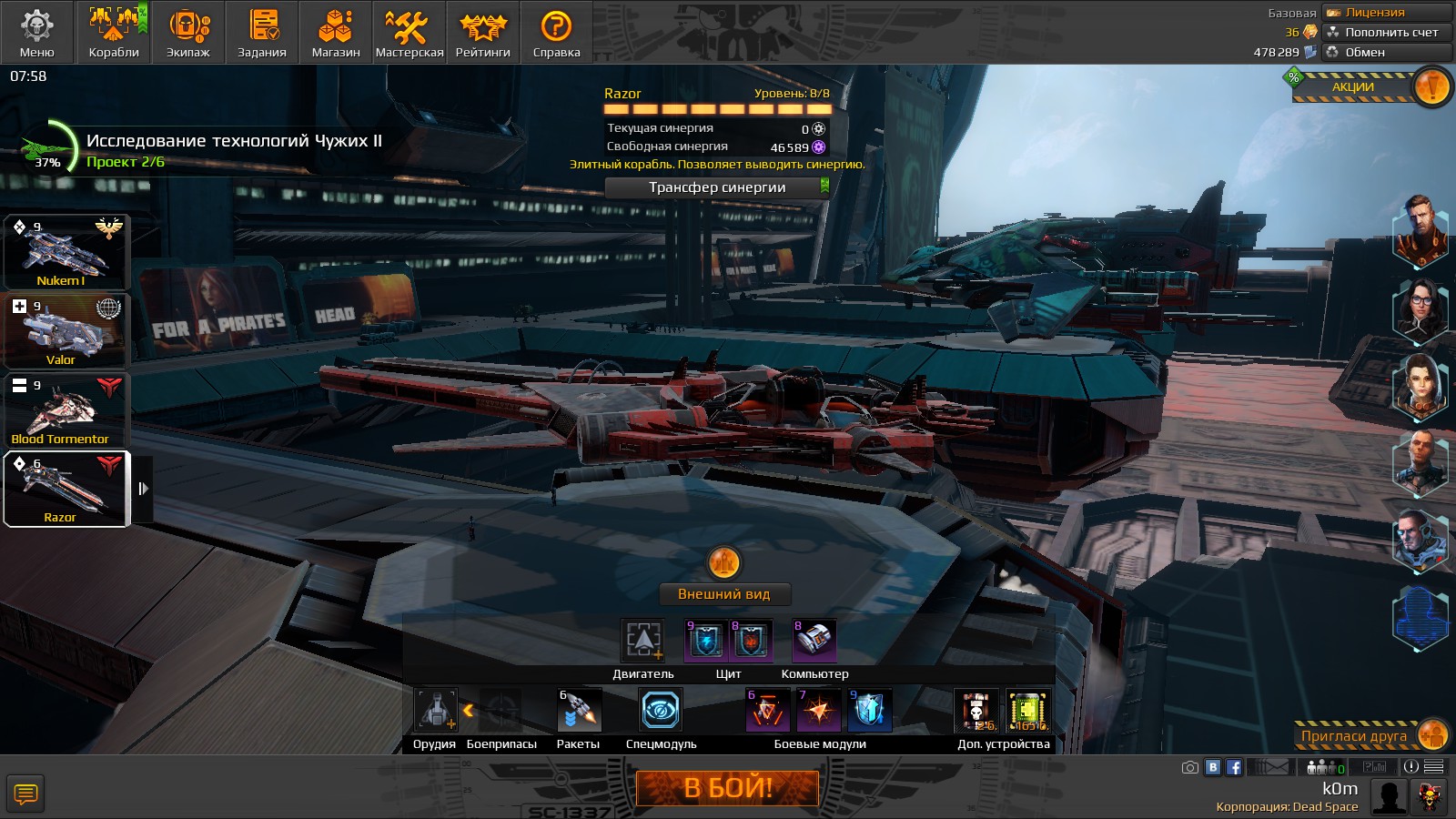The image size is (1456, 819).
Task: Show the Задания tasks list
Action: pos(262,33)
